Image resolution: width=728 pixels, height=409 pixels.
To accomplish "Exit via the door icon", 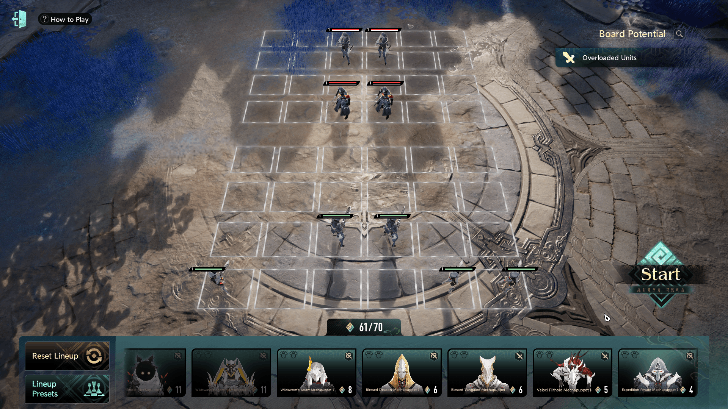I will click(18, 19).
